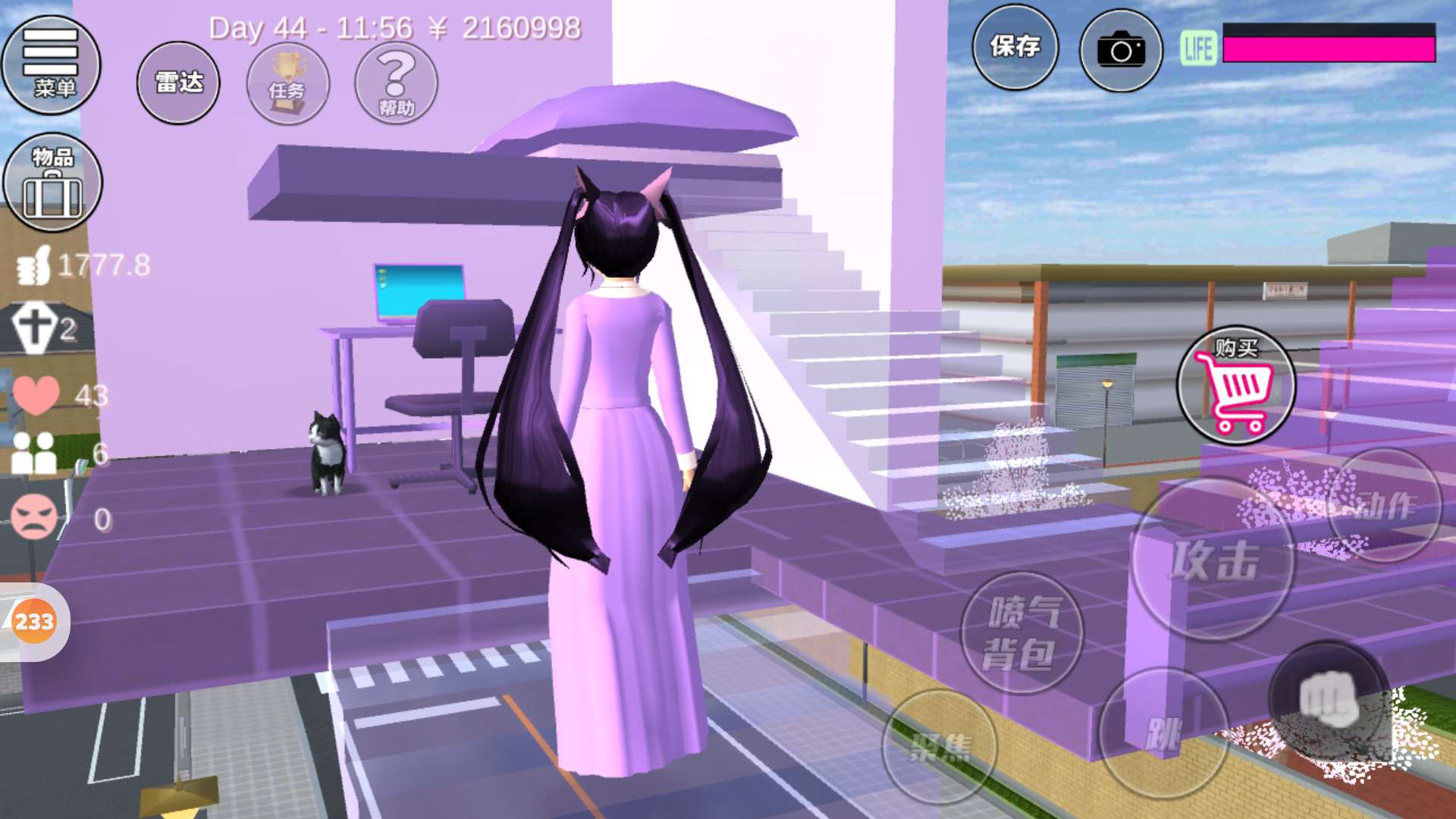The width and height of the screenshot is (1456, 819).
Task: Activate the 喷气背包 jetpack
Action: 1021,633
